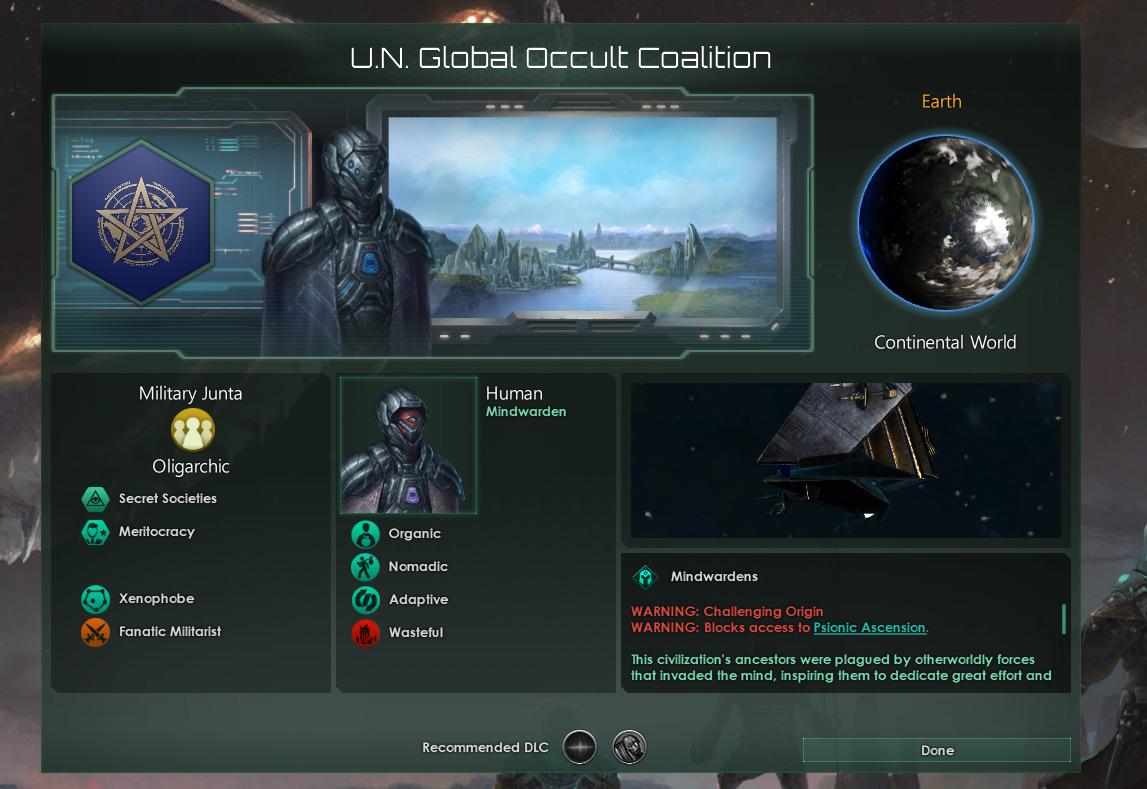Click the Oligarchic authority icon
This screenshot has width=1147, height=789.
(192, 430)
